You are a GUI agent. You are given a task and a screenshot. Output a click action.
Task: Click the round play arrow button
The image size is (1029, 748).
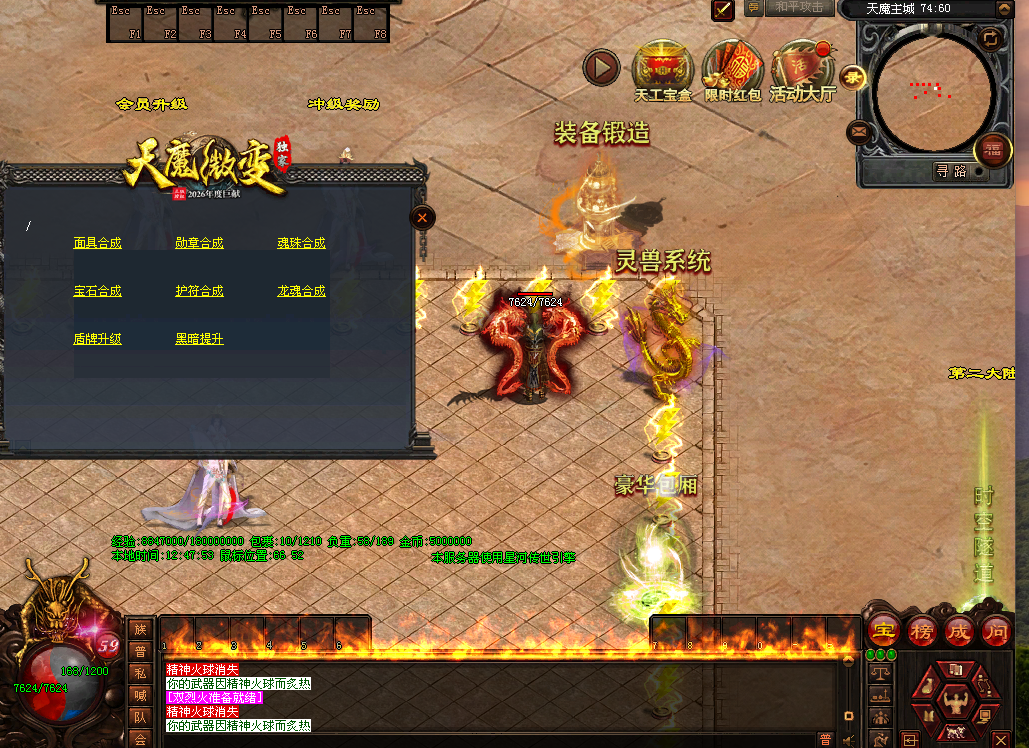[602, 68]
